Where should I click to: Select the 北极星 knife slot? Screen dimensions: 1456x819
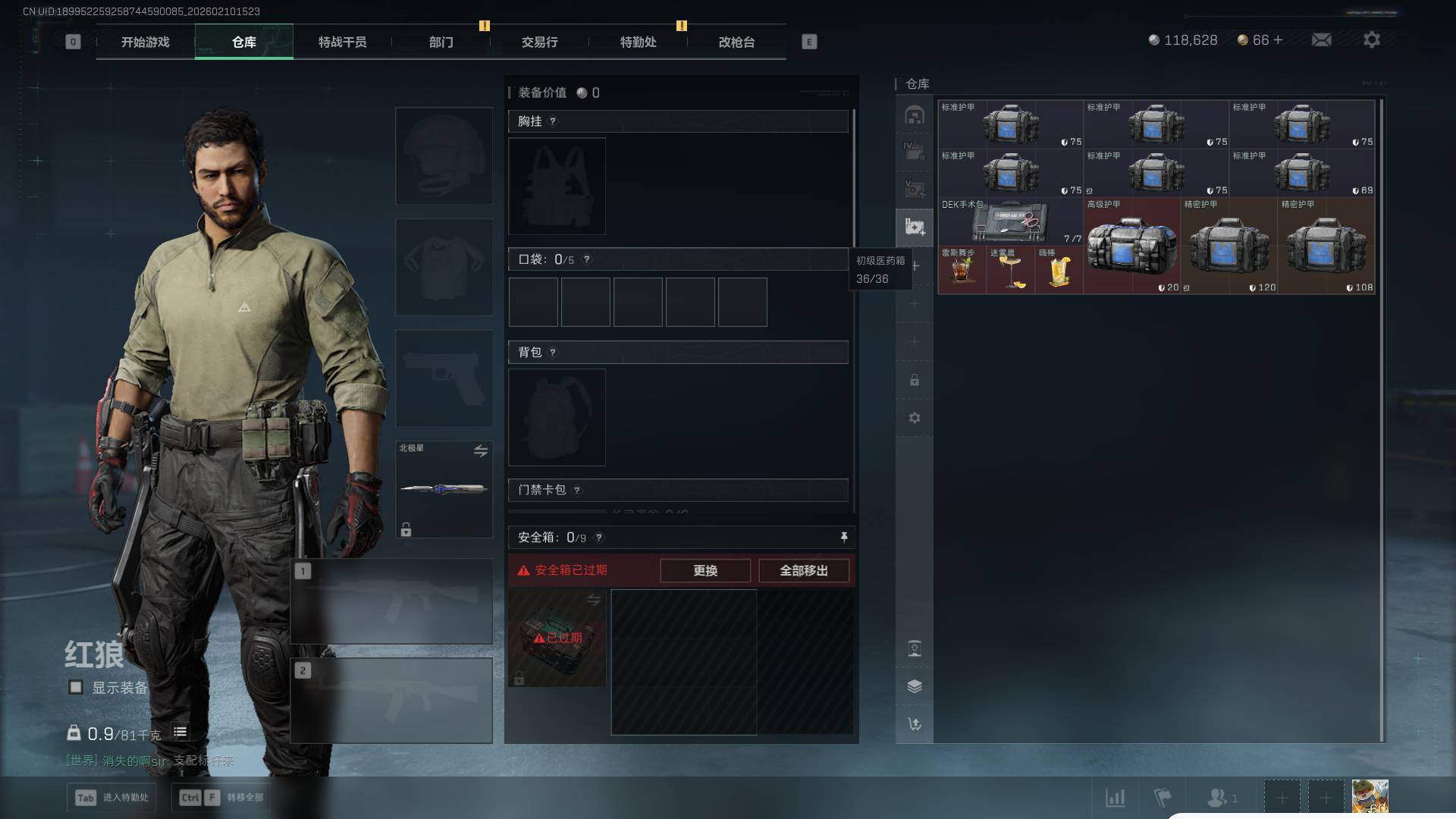tap(444, 489)
